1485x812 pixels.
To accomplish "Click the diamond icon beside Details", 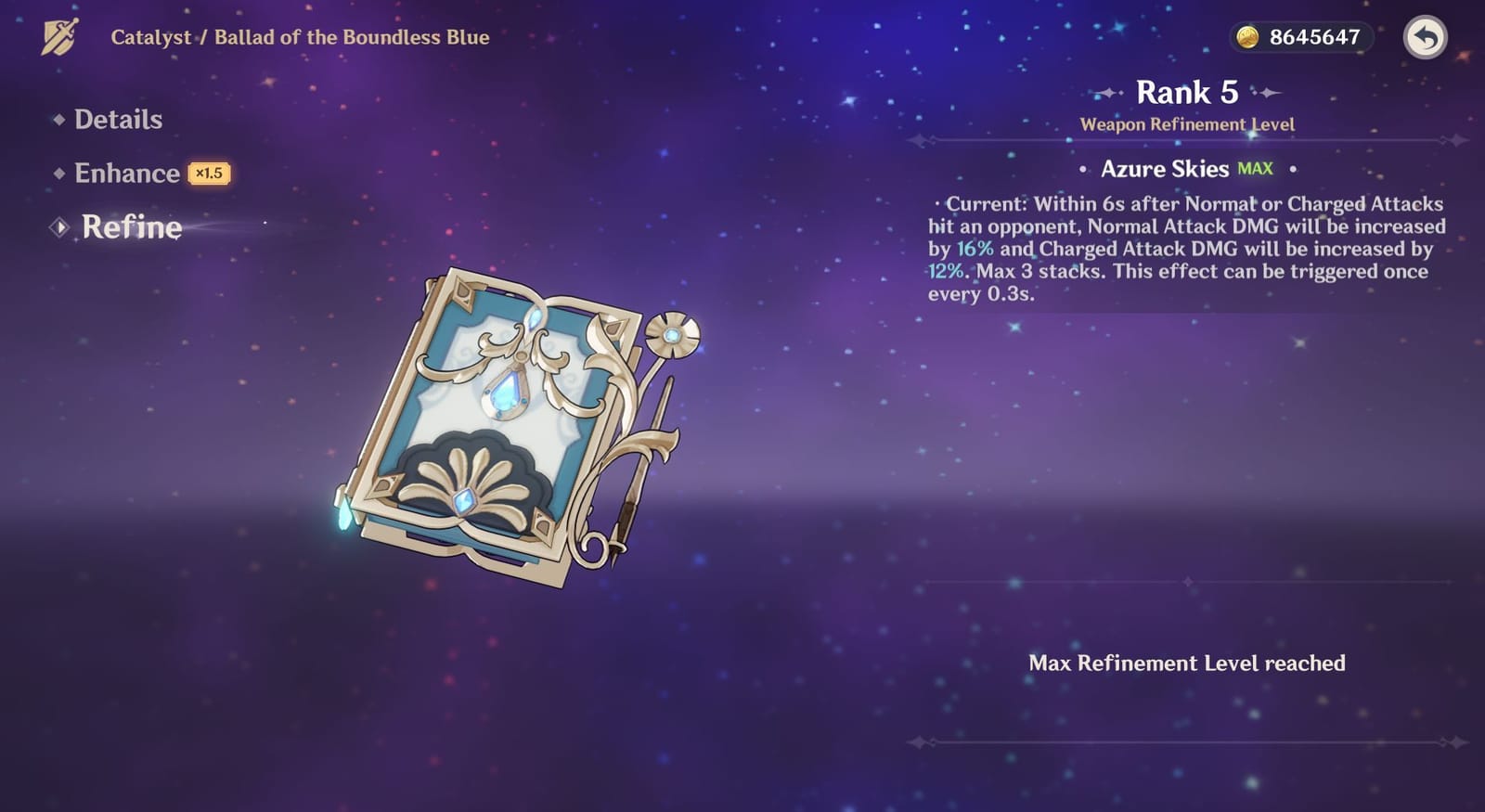I will pos(58,119).
